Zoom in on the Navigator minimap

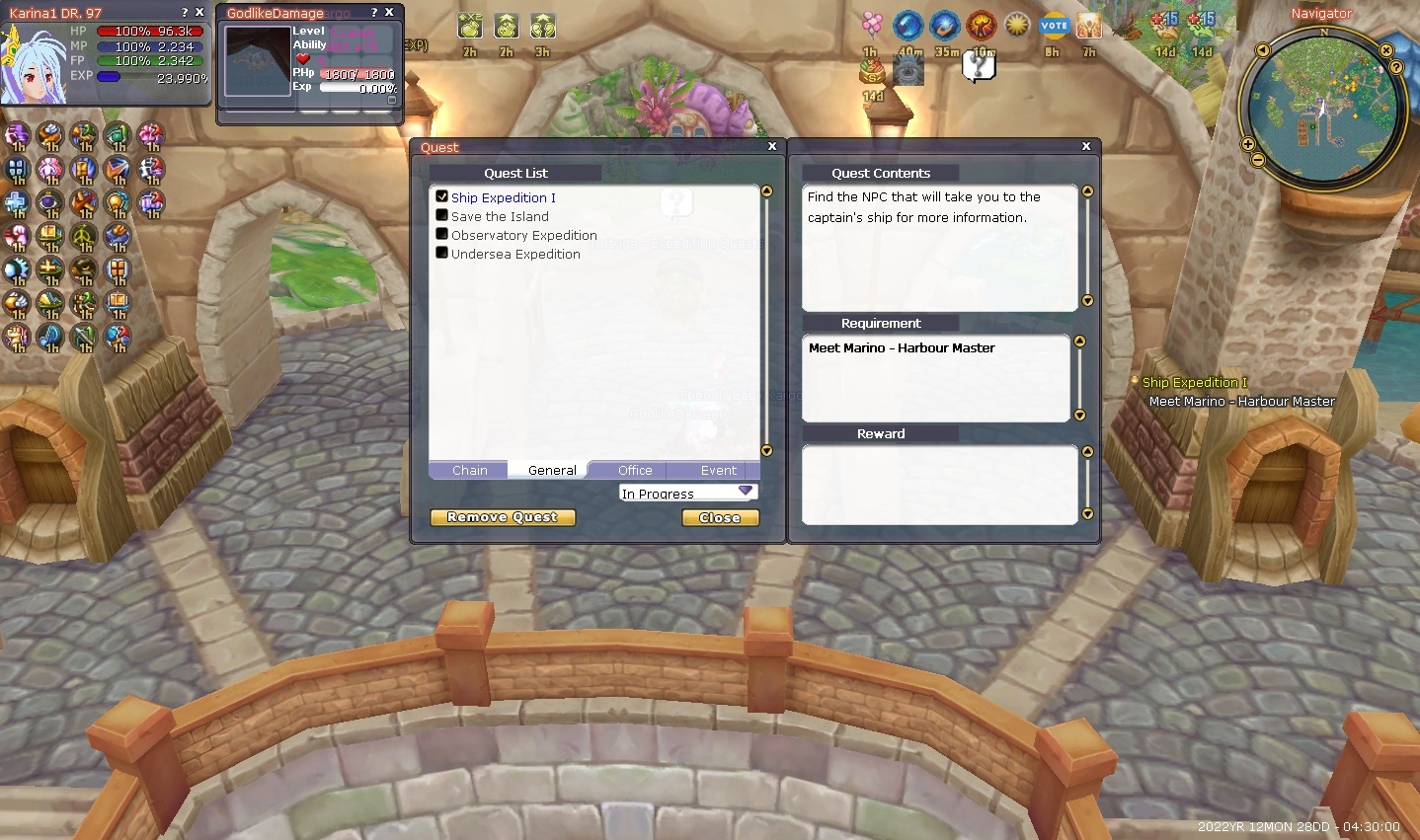(1248, 144)
